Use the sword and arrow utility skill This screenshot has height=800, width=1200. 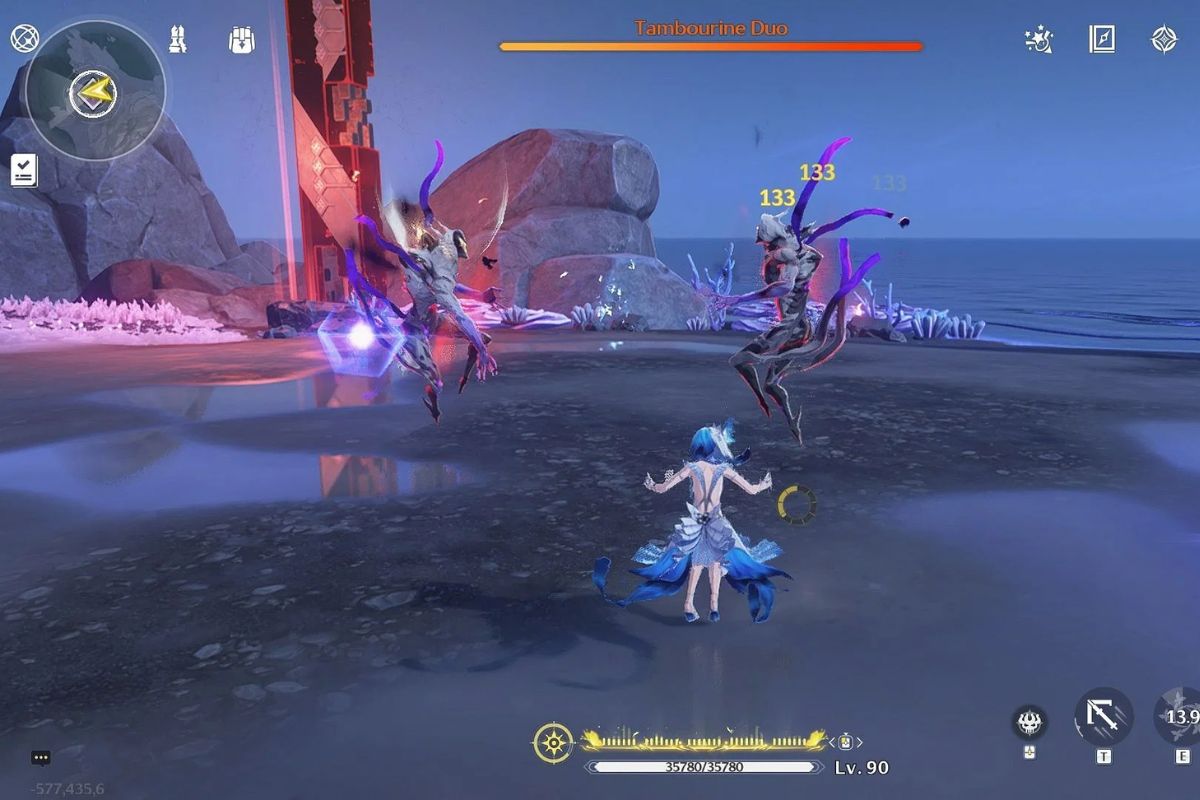click(1103, 717)
